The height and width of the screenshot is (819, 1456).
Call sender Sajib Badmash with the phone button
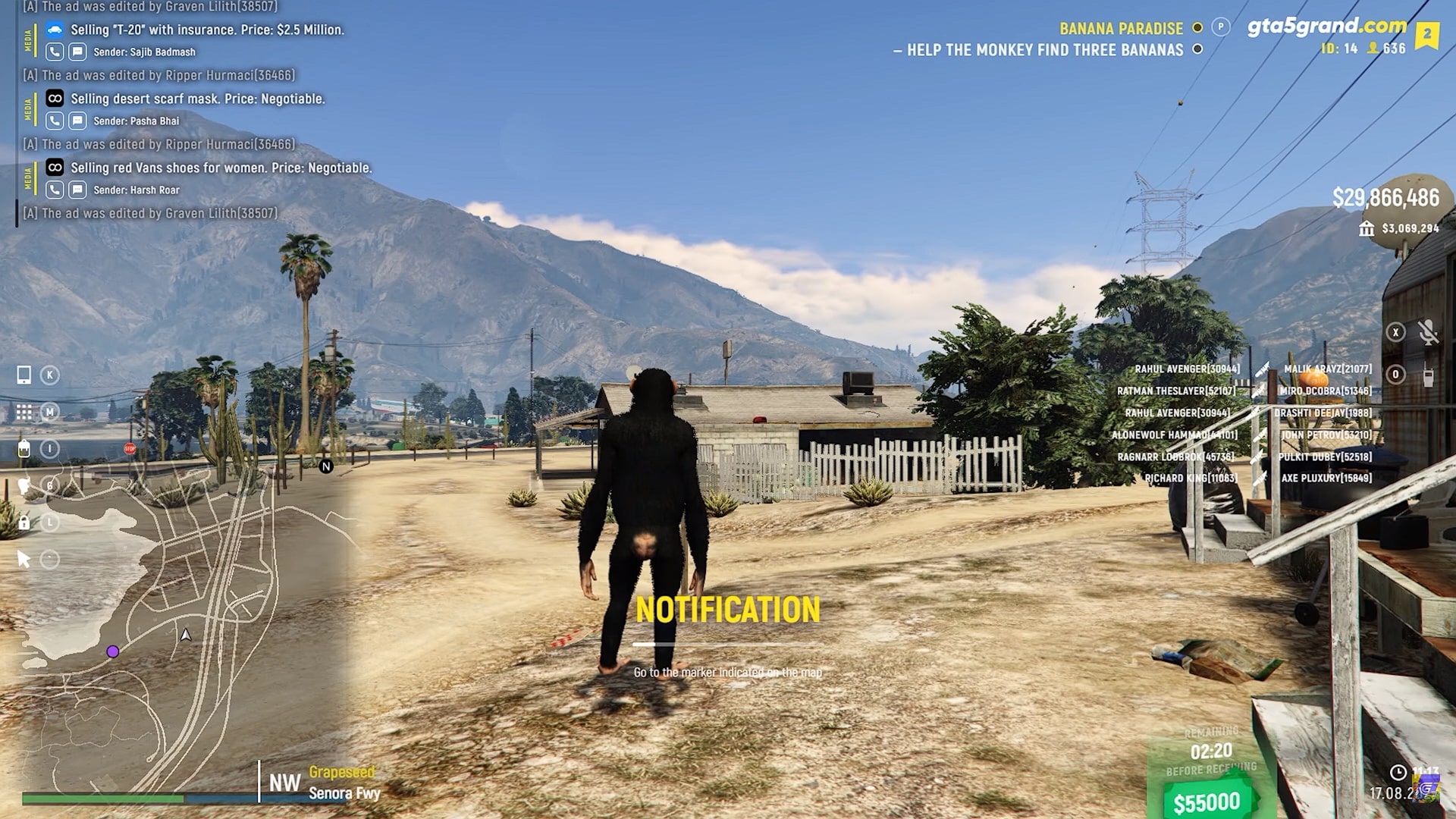pos(53,52)
